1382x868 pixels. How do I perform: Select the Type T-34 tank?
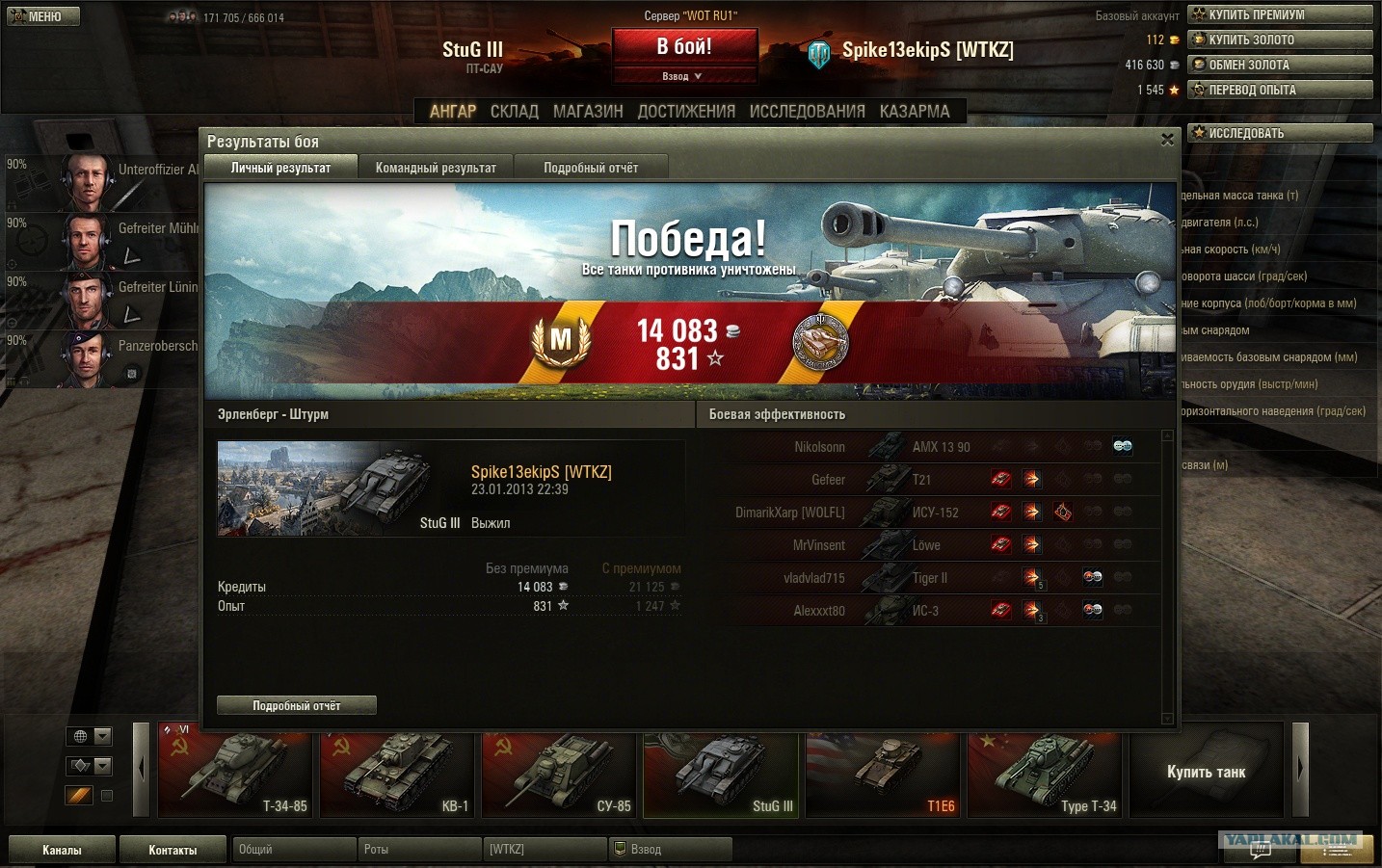[1045, 771]
